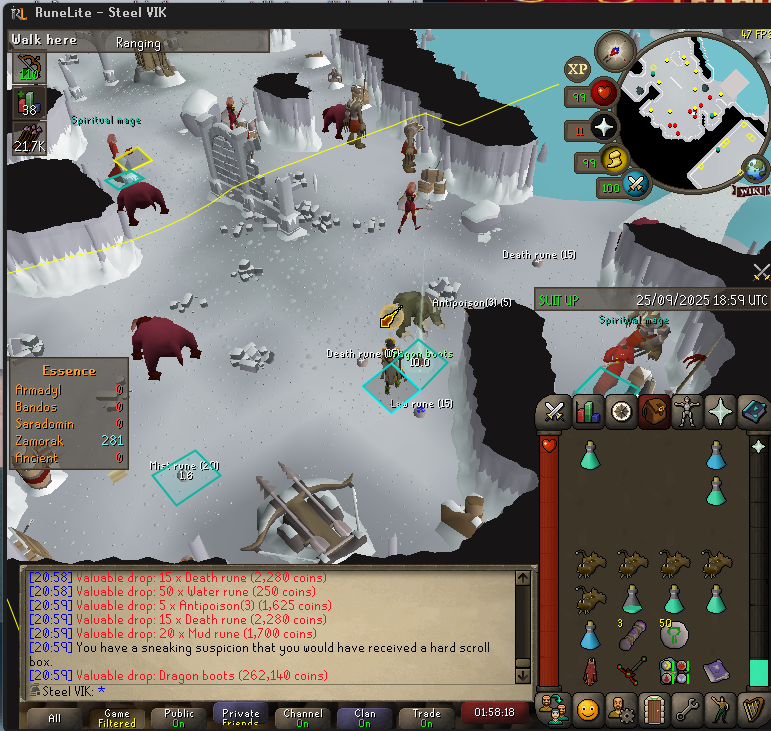Click the compass to face north
Image resolution: width=771 pixels, height=731 pixels.
coord(615,50)
